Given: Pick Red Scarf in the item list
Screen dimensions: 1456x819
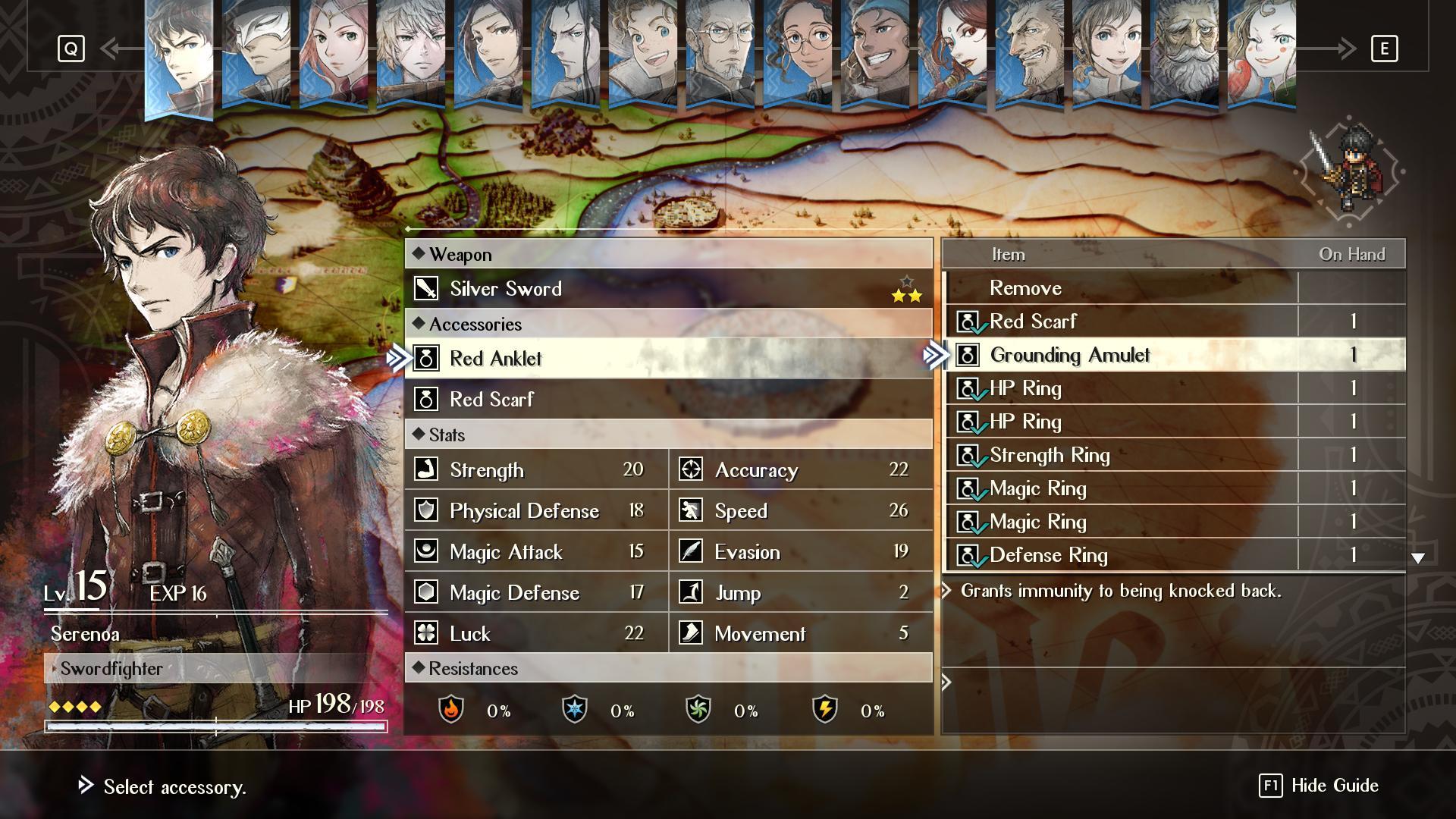Looking at the screenshot, I should 1033,322.
